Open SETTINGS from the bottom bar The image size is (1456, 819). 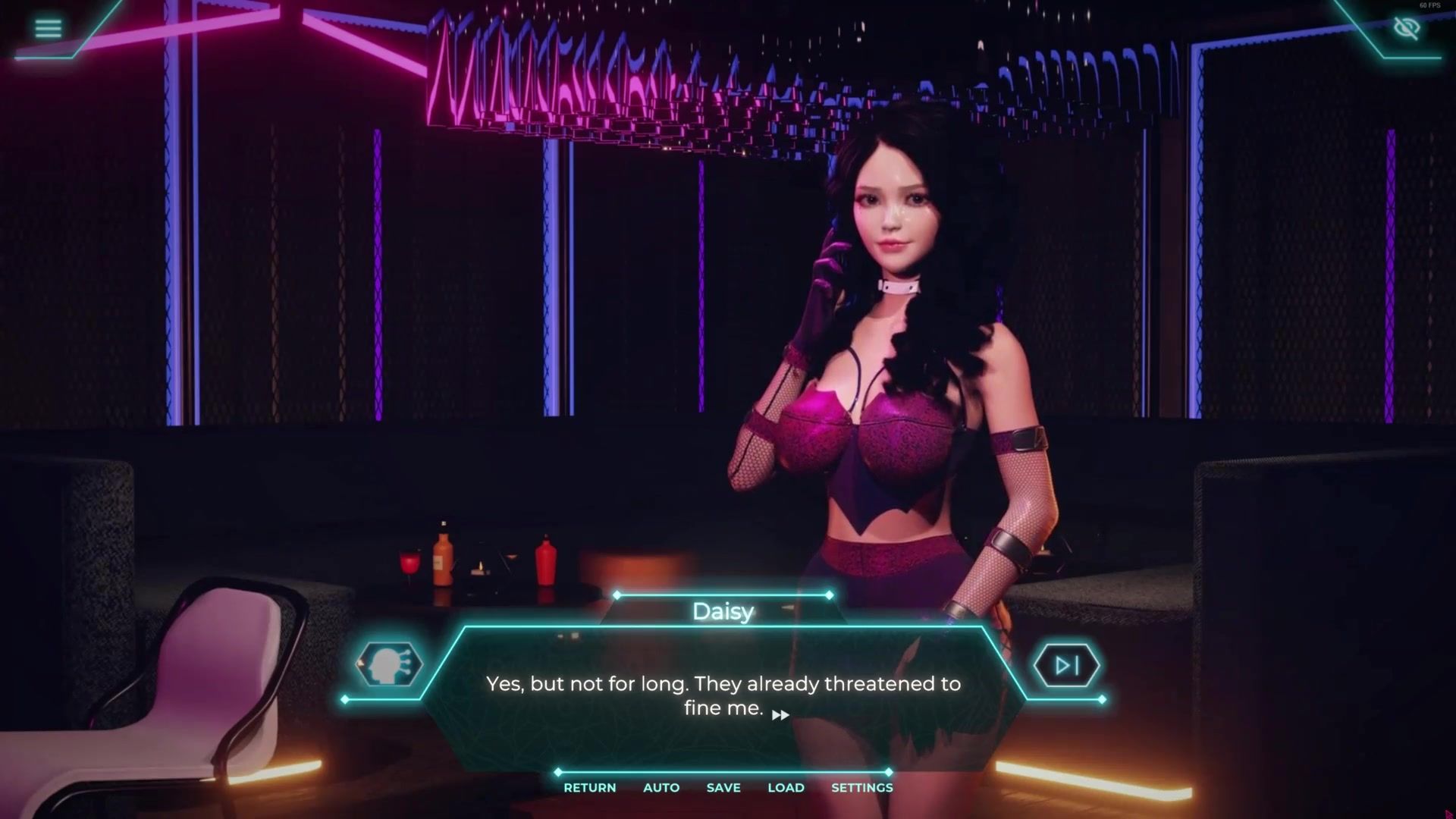[x=861, y=788]
